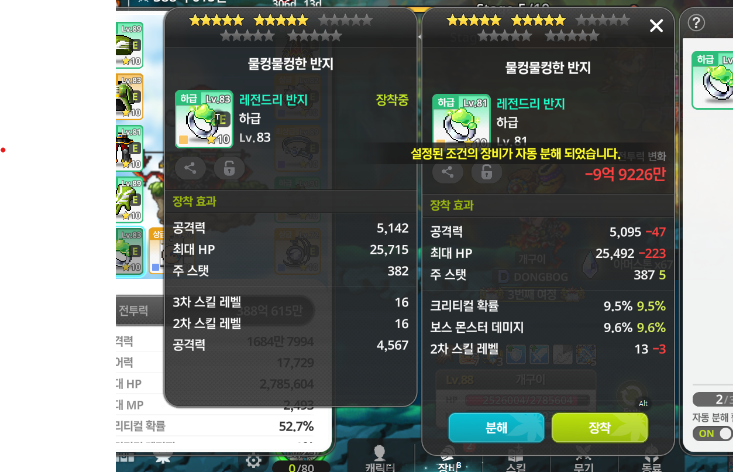733x472 pixels.
Task: Tap the teal 분해 (dismantle) button
Action: 496,427
